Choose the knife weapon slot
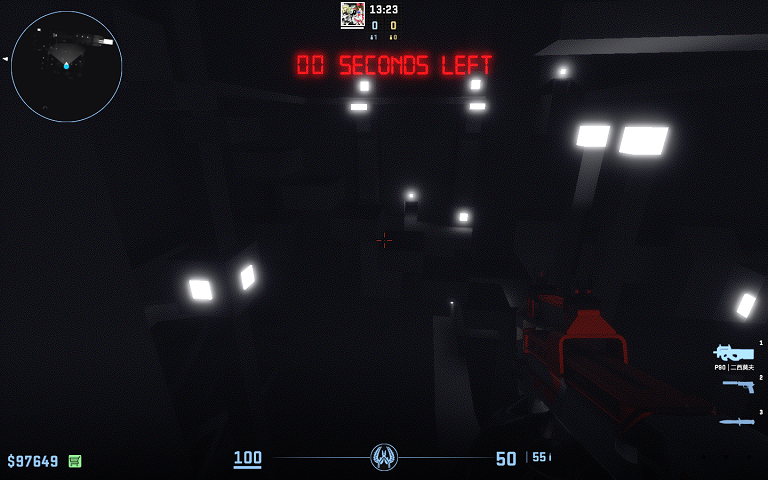The image size is (768, 480). click(x=738, y=421)
